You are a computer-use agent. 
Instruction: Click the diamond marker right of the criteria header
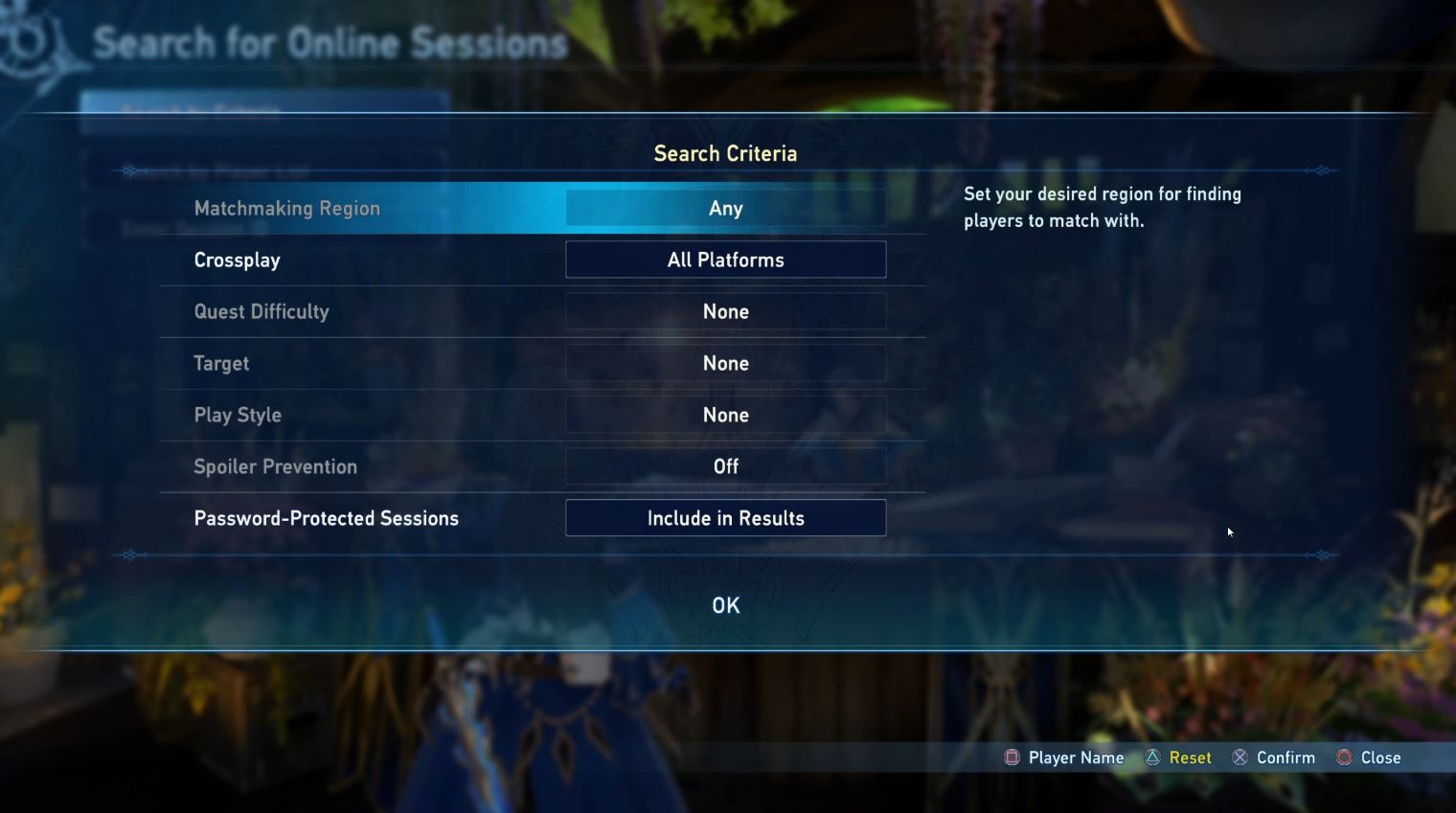point(1321,169)
